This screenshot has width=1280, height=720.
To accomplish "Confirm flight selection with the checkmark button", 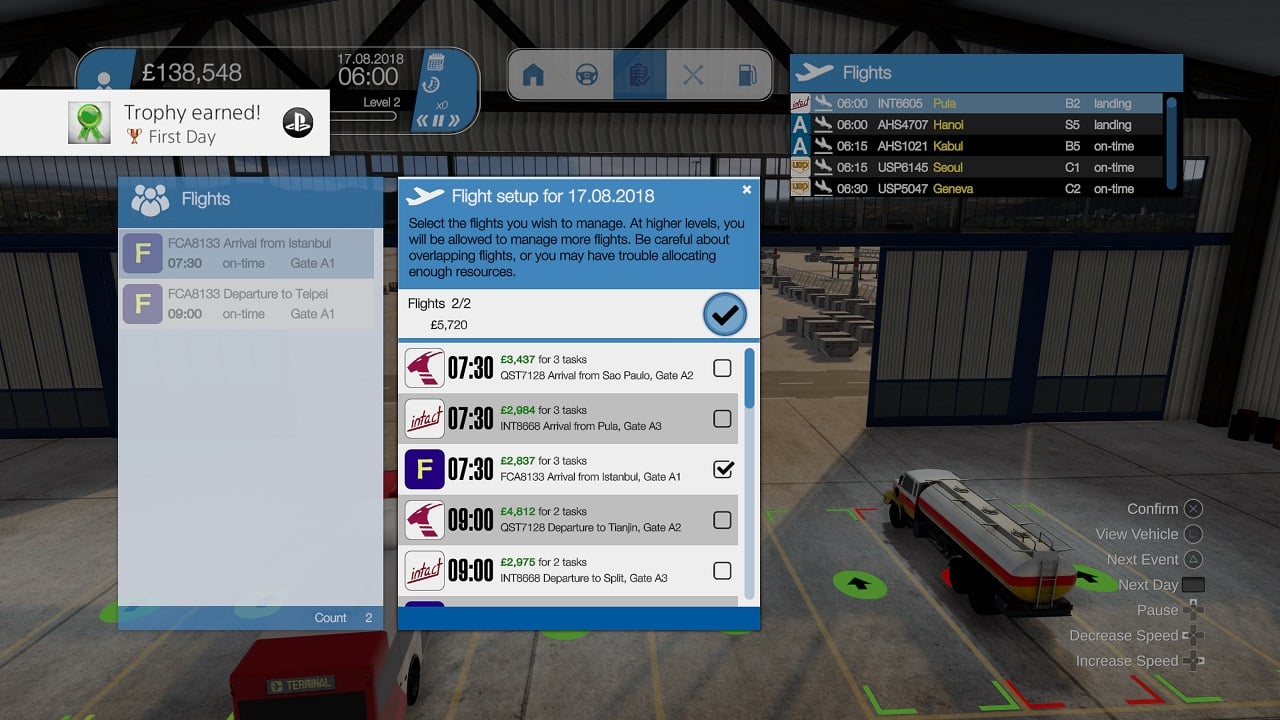I will coord(725,314).
